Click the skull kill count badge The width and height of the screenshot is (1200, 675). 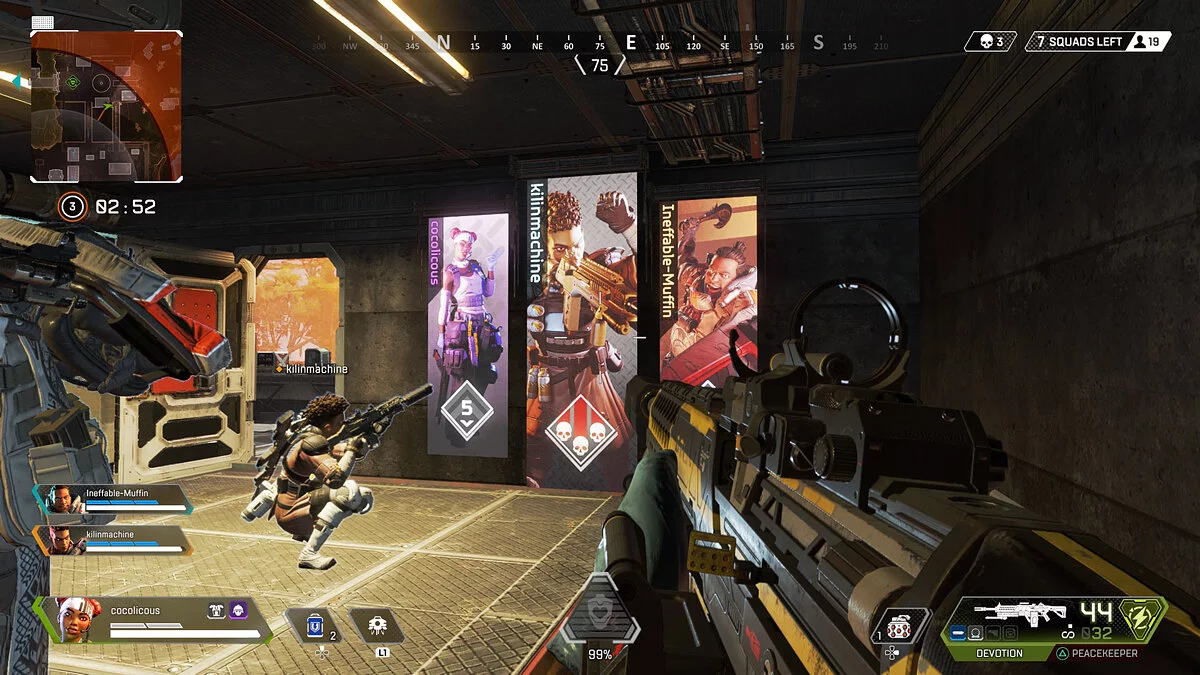990,42
